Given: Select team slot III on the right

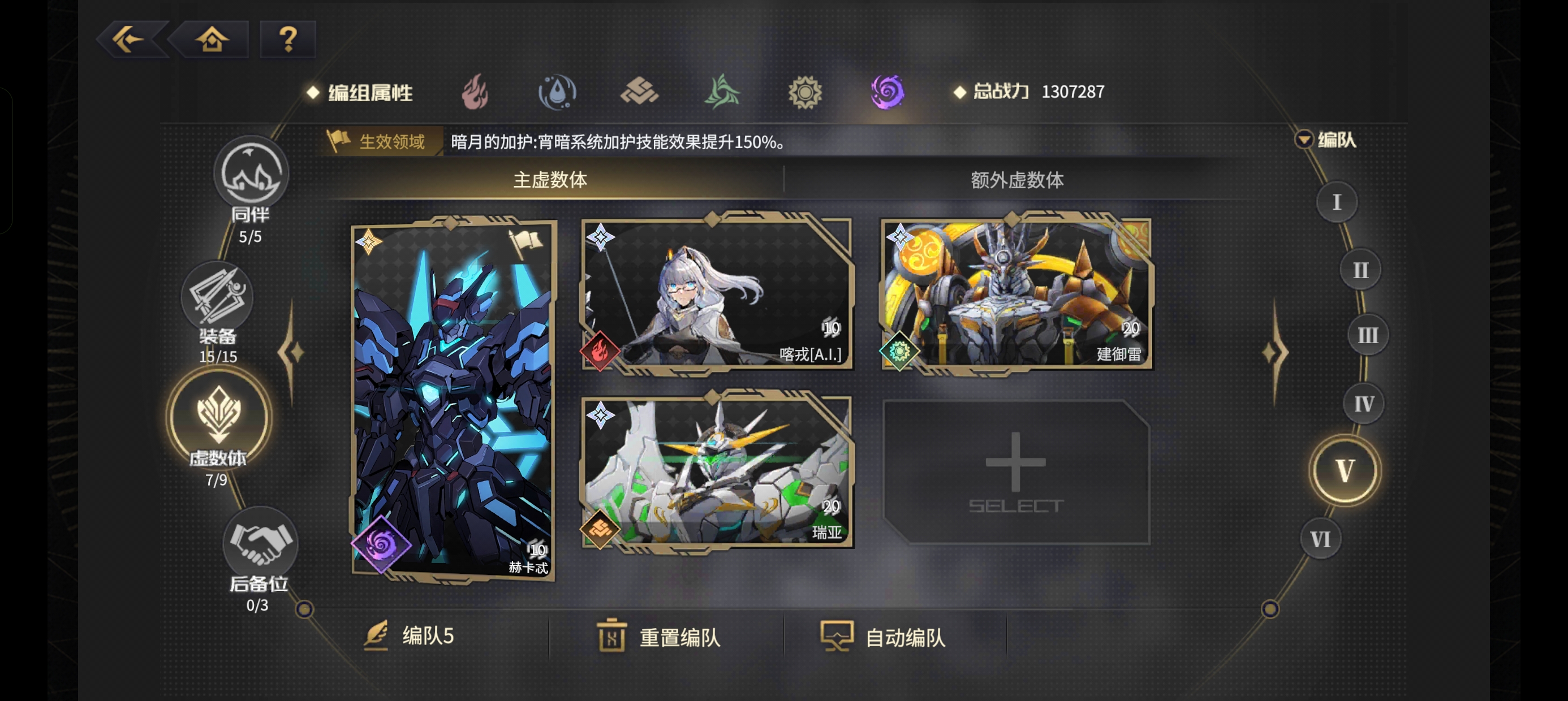Looking at the screenshot, I should pos(1368,334).
